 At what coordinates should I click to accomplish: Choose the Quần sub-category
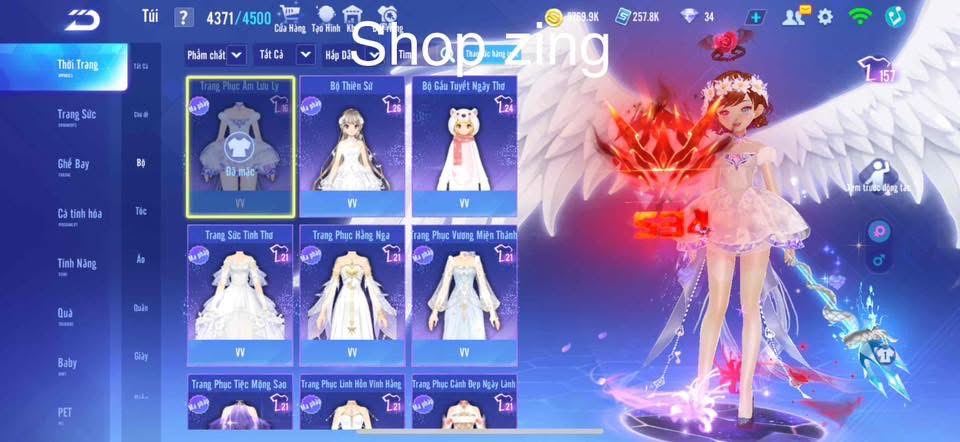click(x=140, y=308)
